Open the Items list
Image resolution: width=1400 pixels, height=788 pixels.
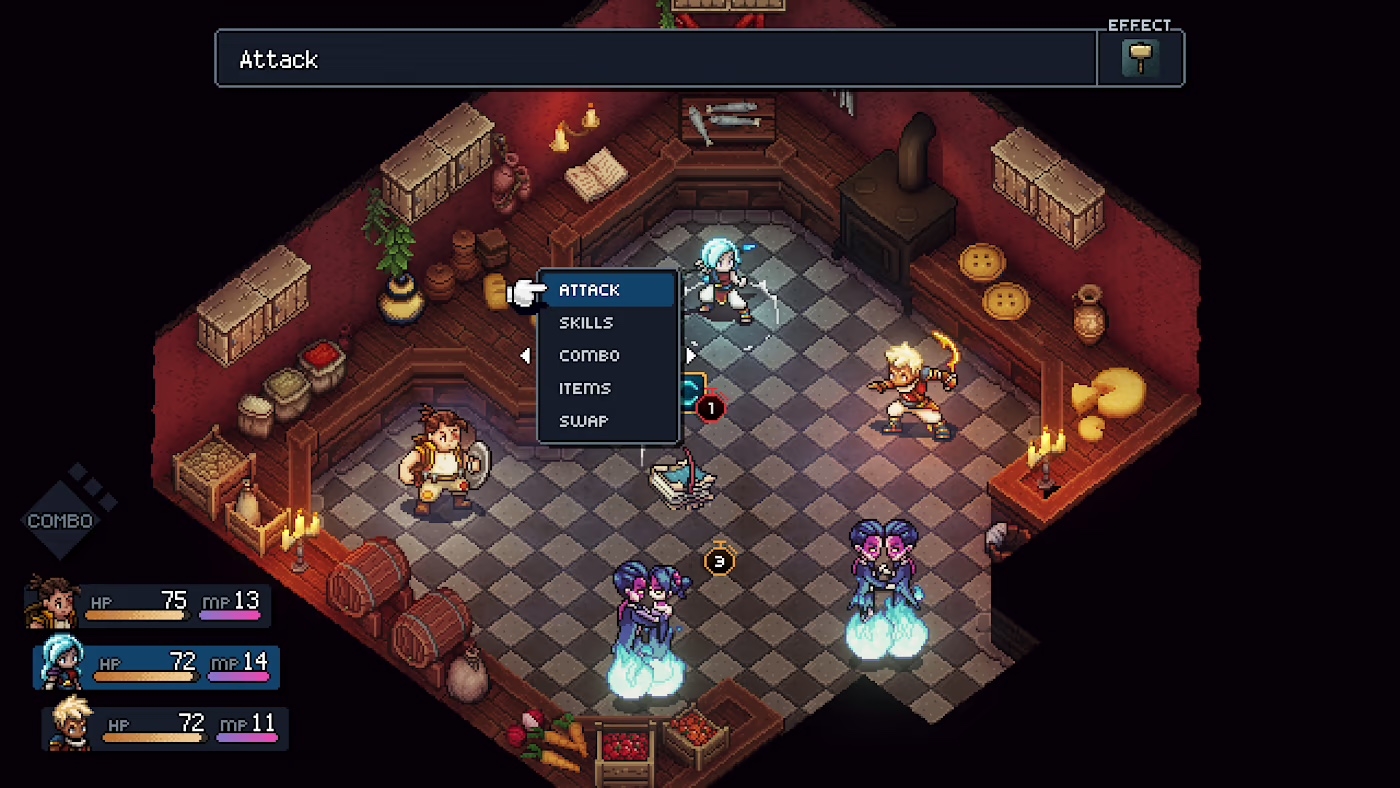(x=585, y=389)
